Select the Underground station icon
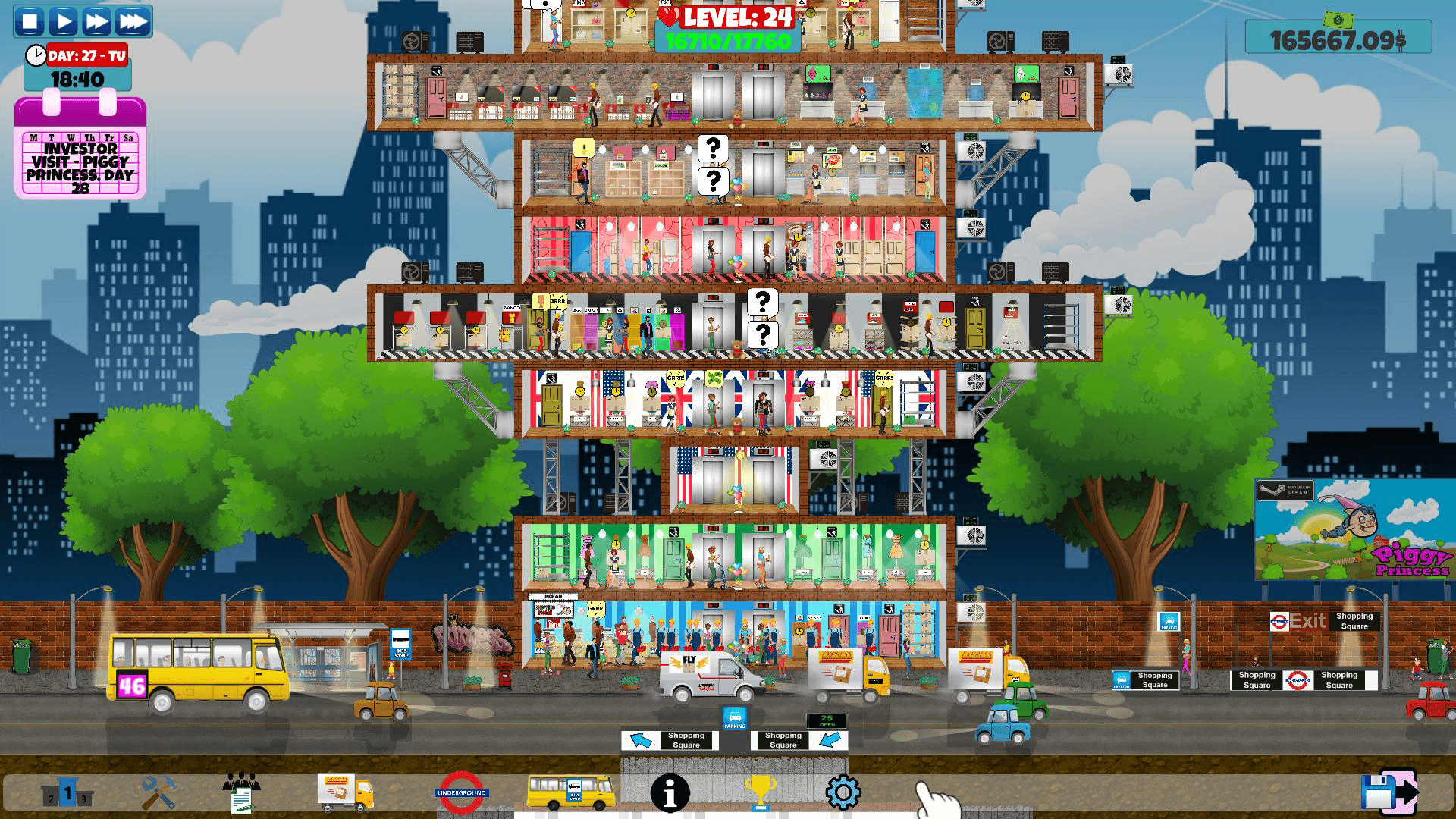 [463, 791]
